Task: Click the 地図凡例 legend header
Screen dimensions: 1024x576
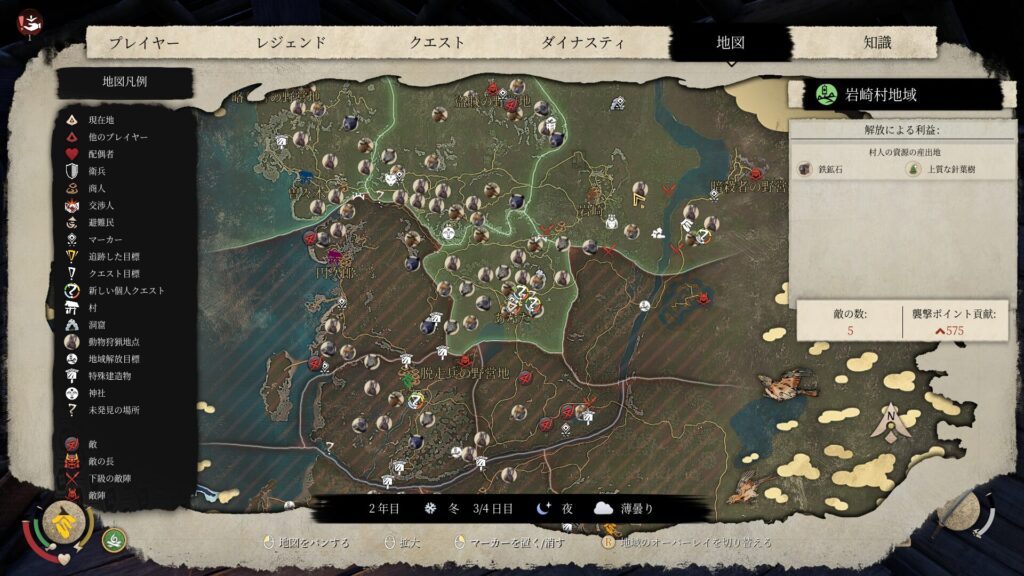Action: point(125,82)
